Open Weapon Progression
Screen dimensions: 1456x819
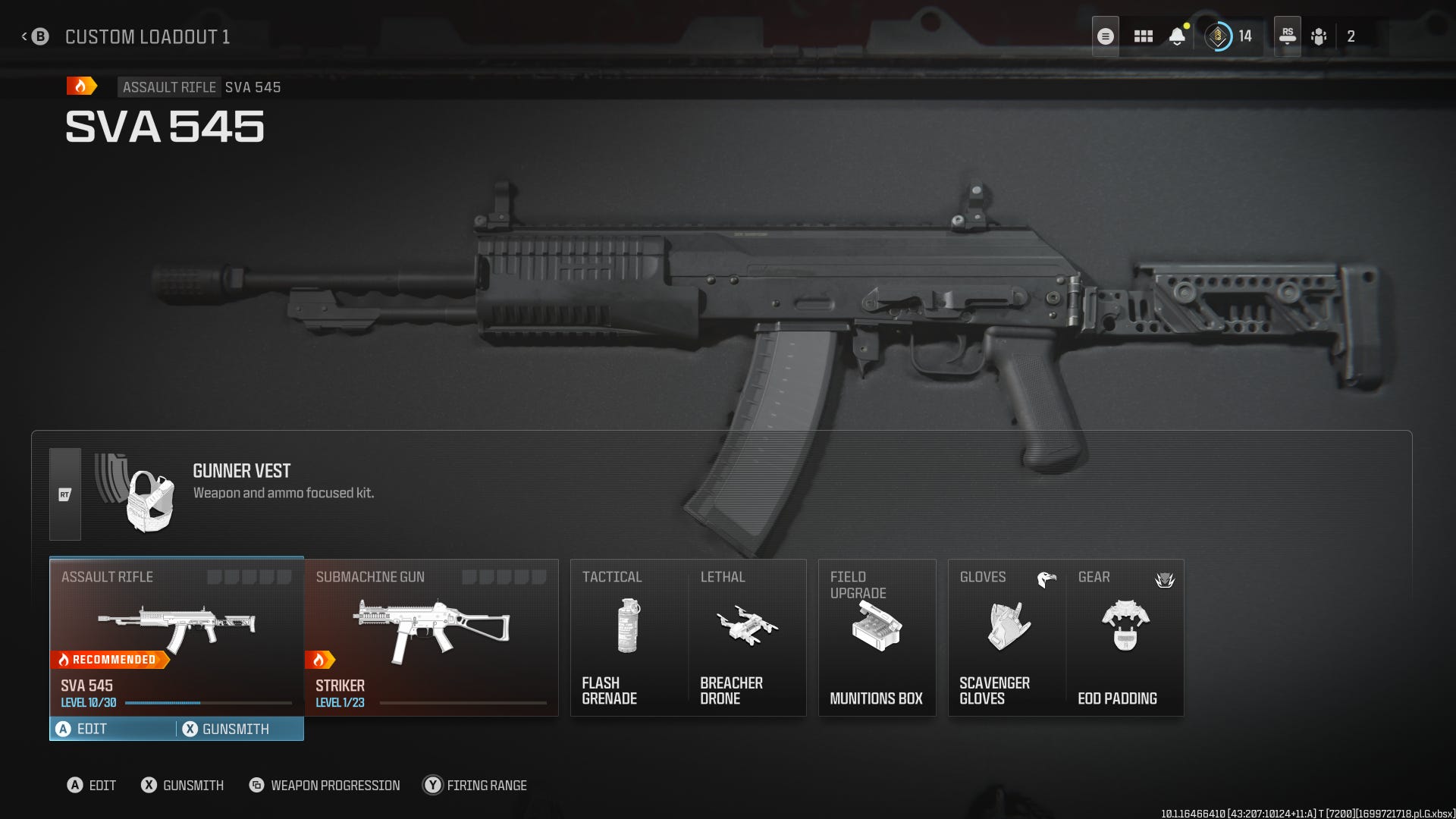point(325,786)
